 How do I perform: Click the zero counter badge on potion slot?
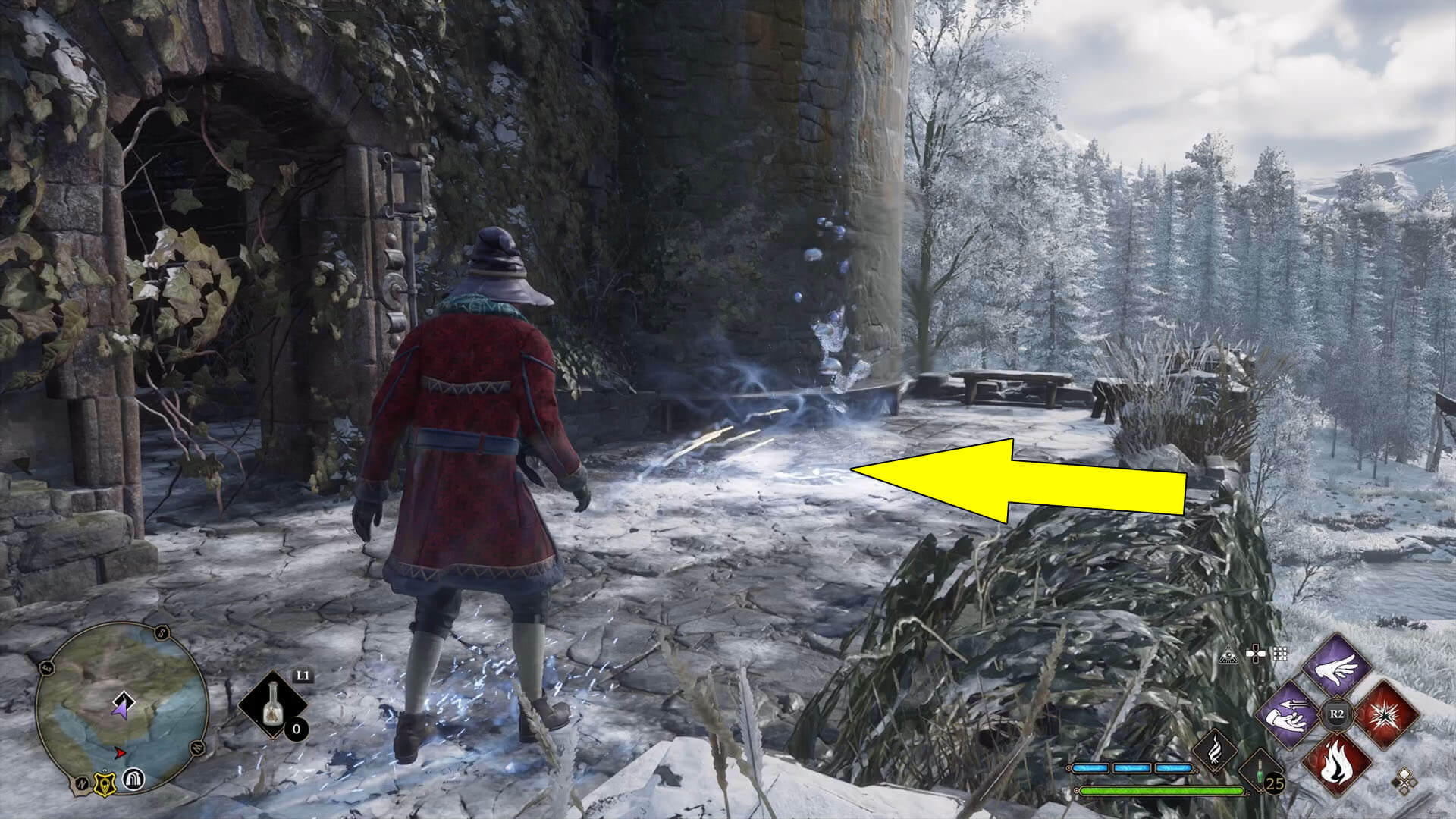(x=297, y=730)
